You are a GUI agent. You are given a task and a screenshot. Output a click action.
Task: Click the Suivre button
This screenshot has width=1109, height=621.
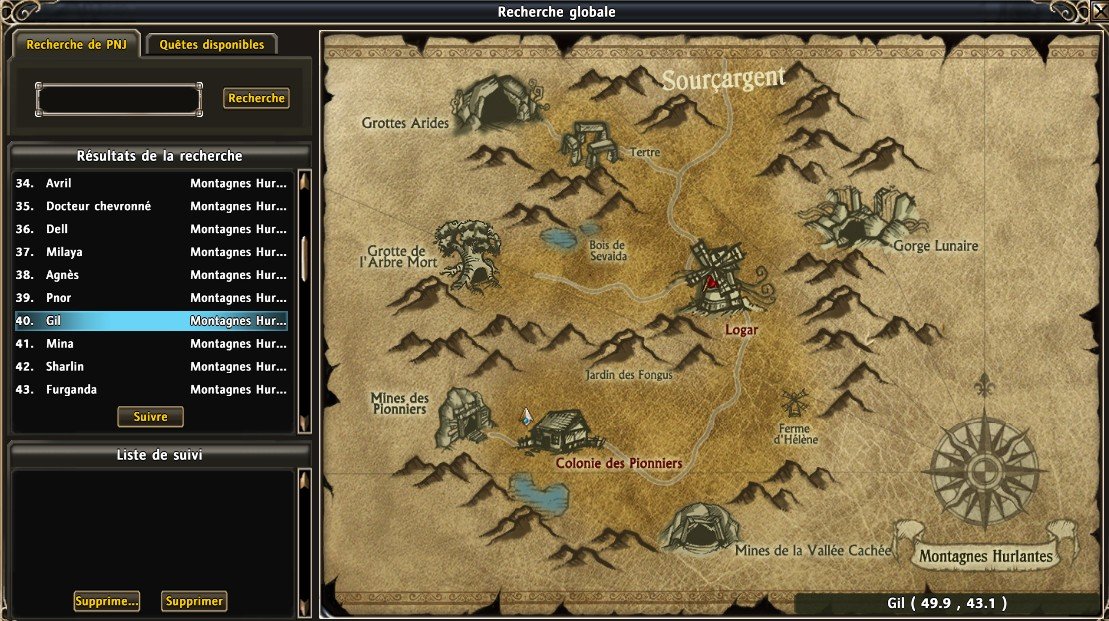(x=150, y=417)
